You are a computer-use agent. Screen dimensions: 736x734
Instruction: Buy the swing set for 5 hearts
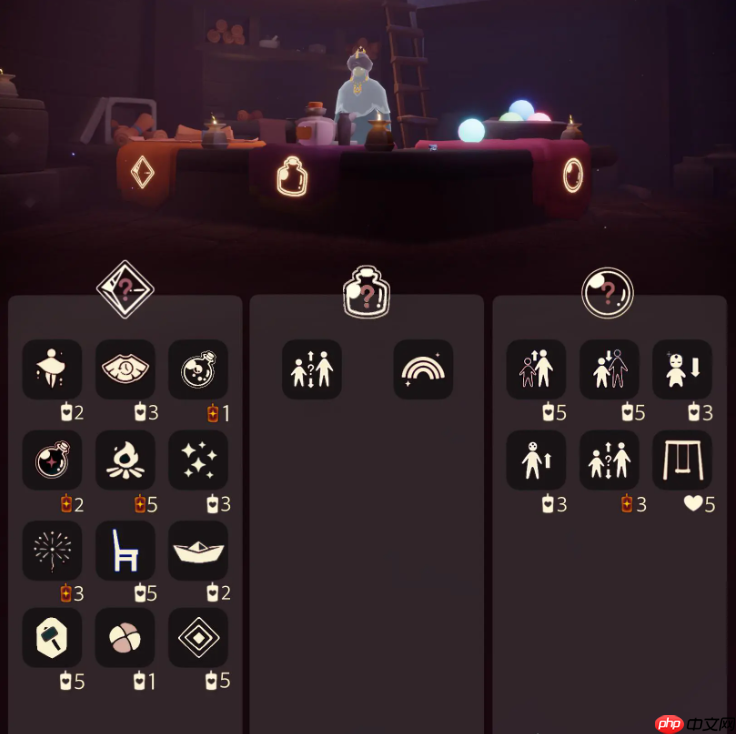(682, 460)
